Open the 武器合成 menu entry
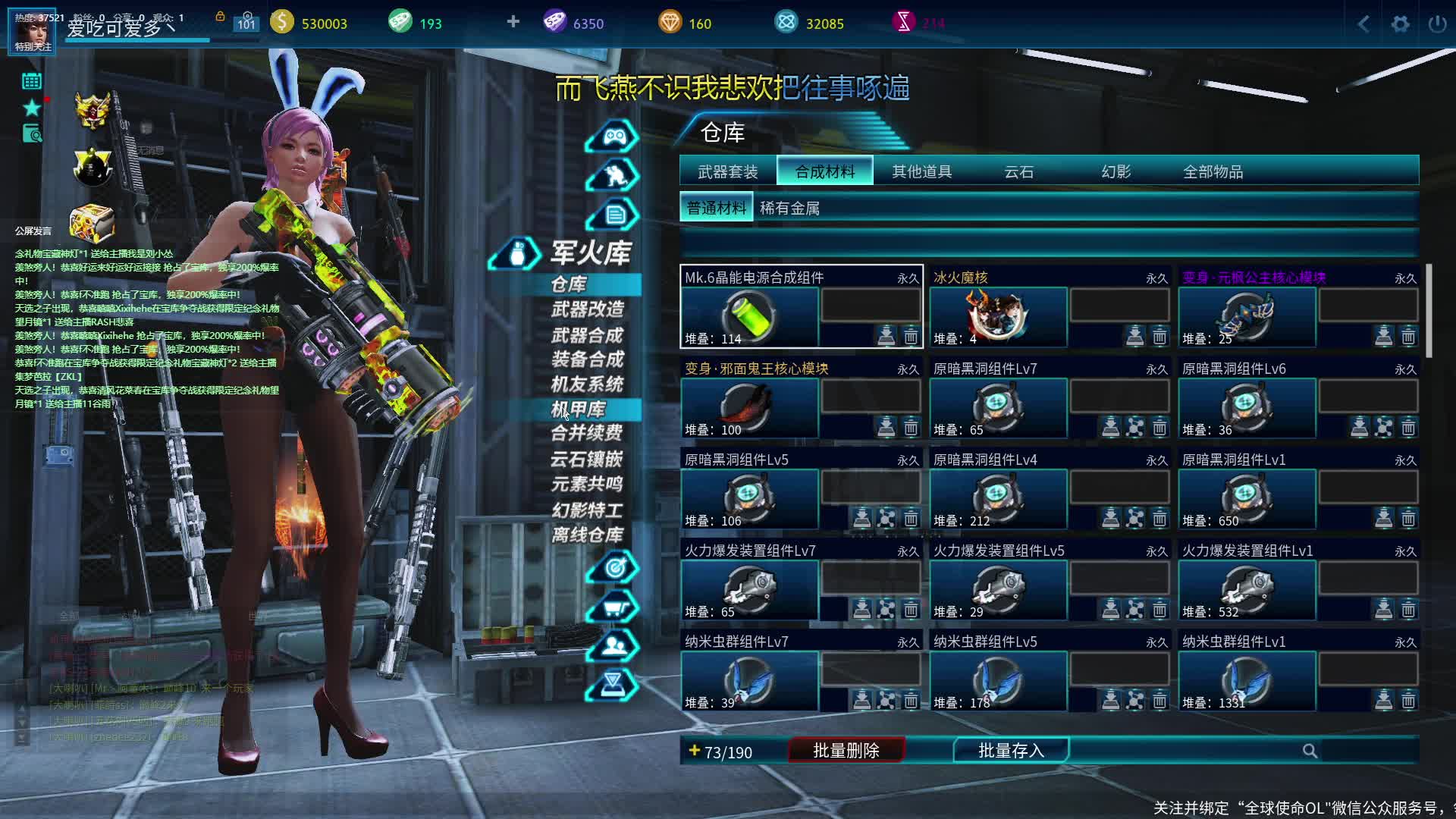The width and height of the screenshot is (1456, 819). [x=587, y=335]
